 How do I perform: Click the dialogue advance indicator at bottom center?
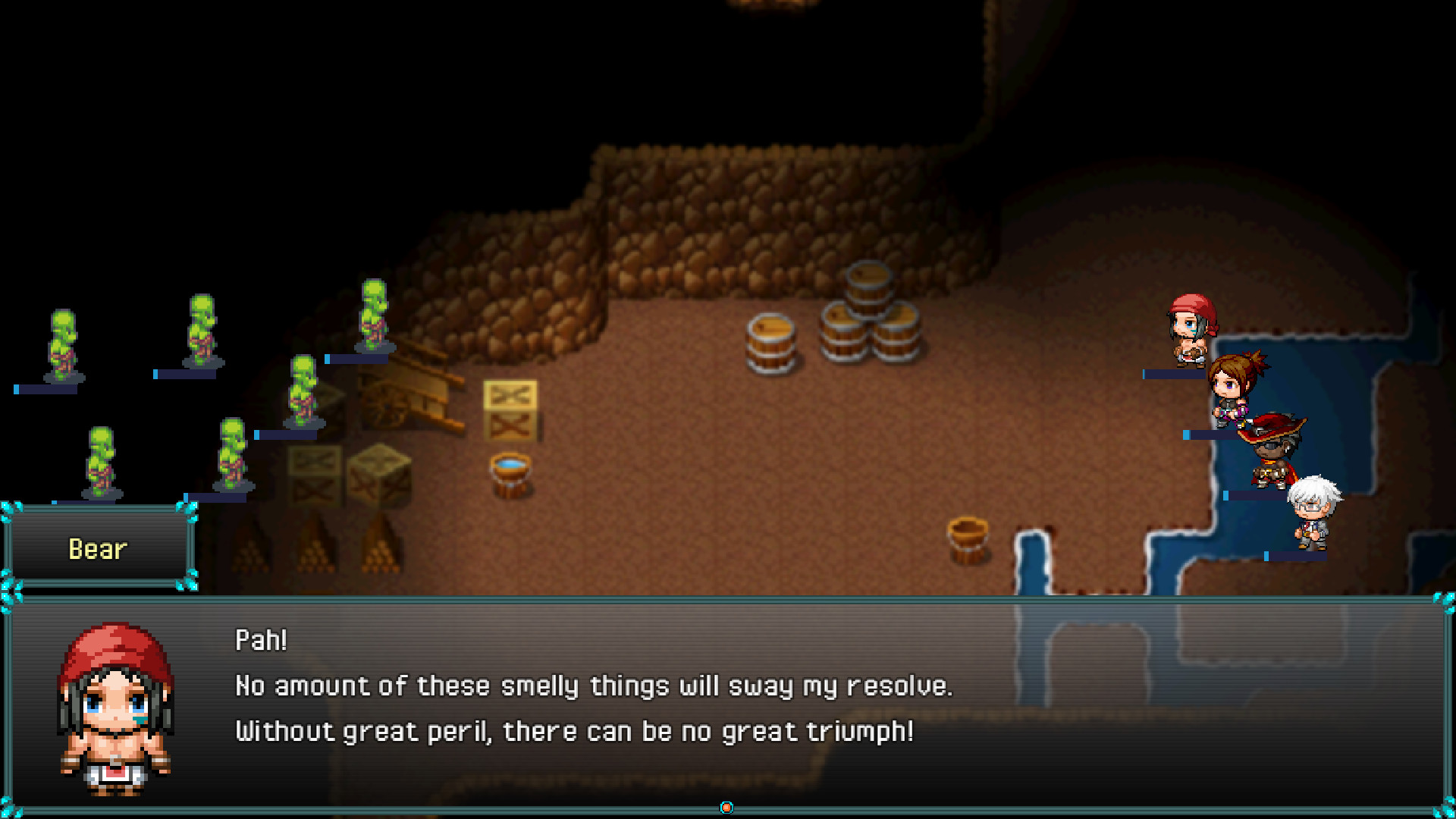tap(726, 808)
